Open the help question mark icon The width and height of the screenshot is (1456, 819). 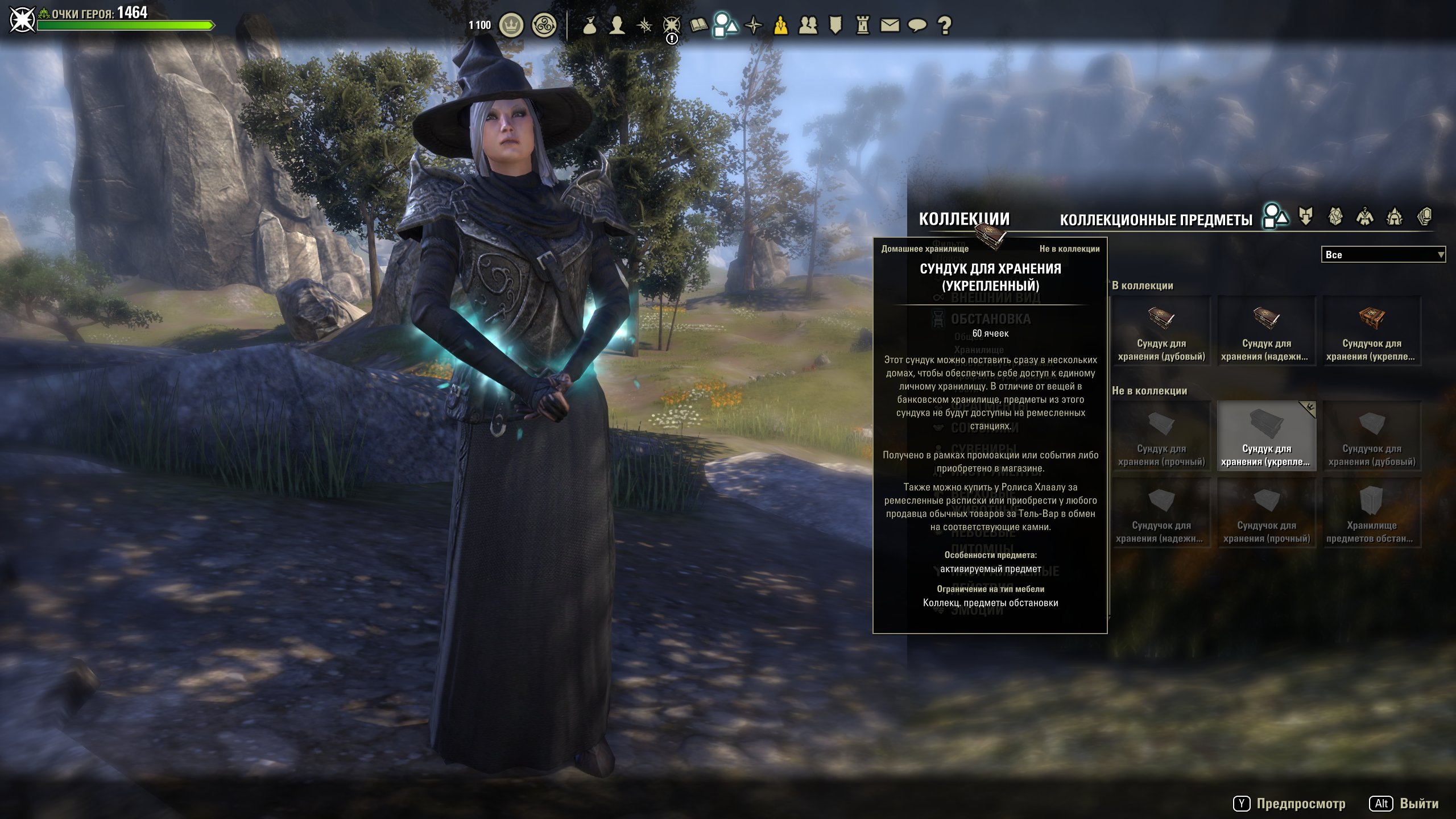945,25
